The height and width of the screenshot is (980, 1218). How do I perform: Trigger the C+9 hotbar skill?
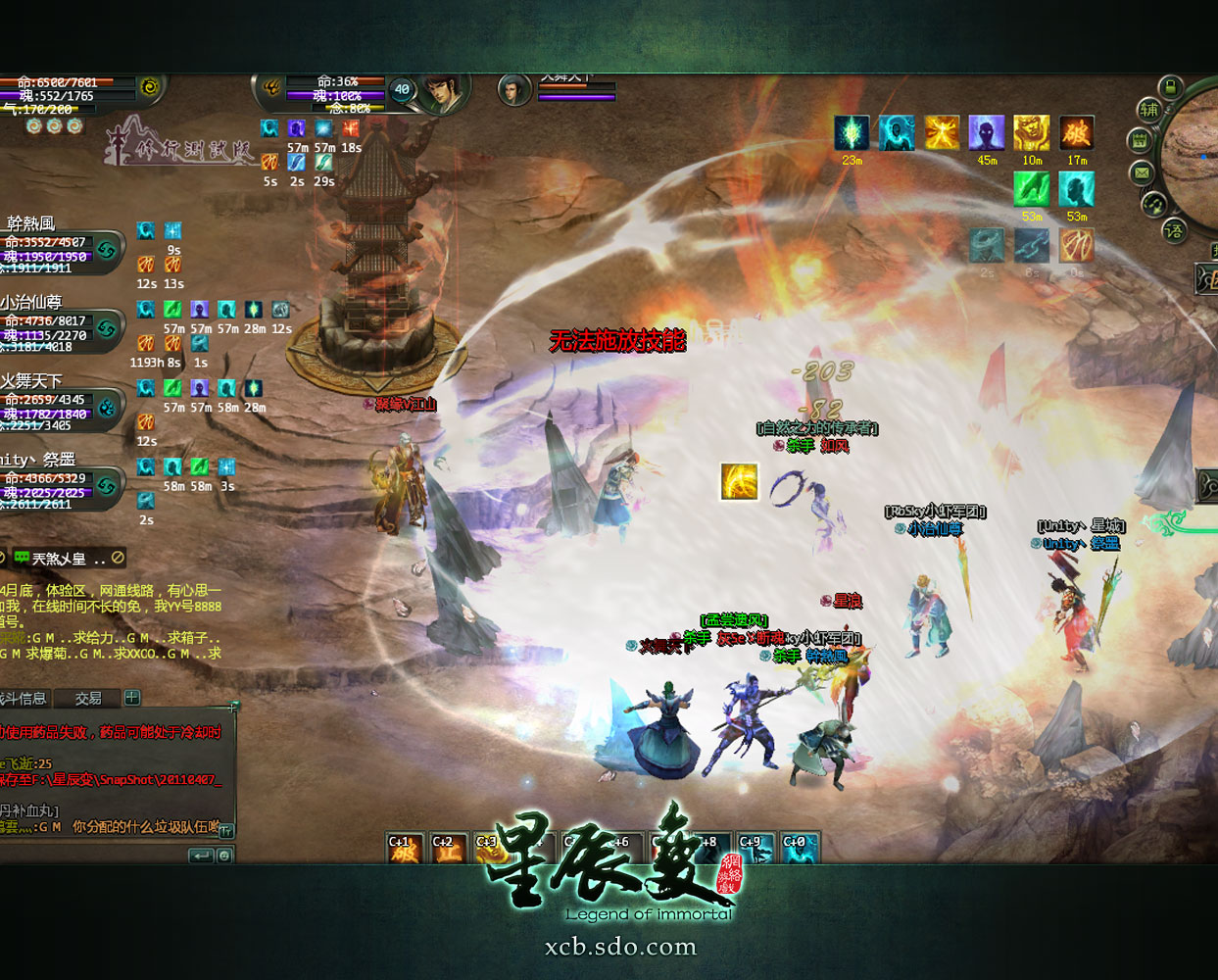[754, 849]
